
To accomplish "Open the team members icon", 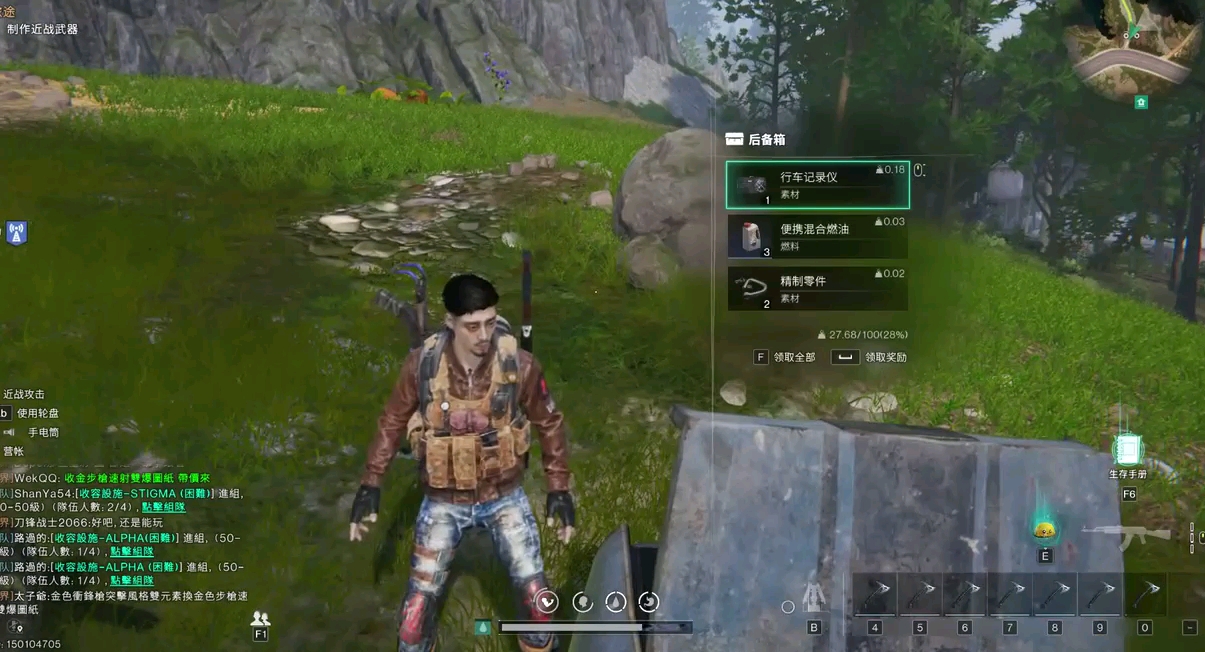I will coord(261,619).
